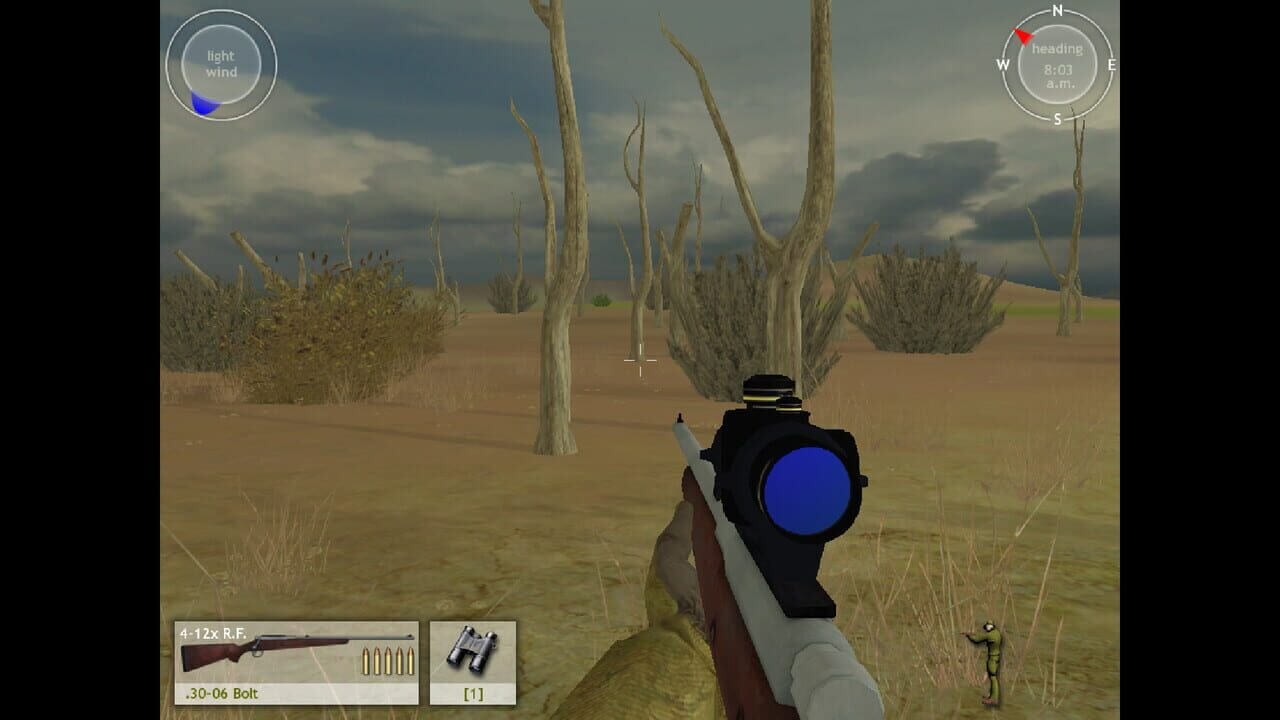The width and height of the screenshot is (1280, 720).
Task: Click the light wind indicator
Action: point(221,65)
